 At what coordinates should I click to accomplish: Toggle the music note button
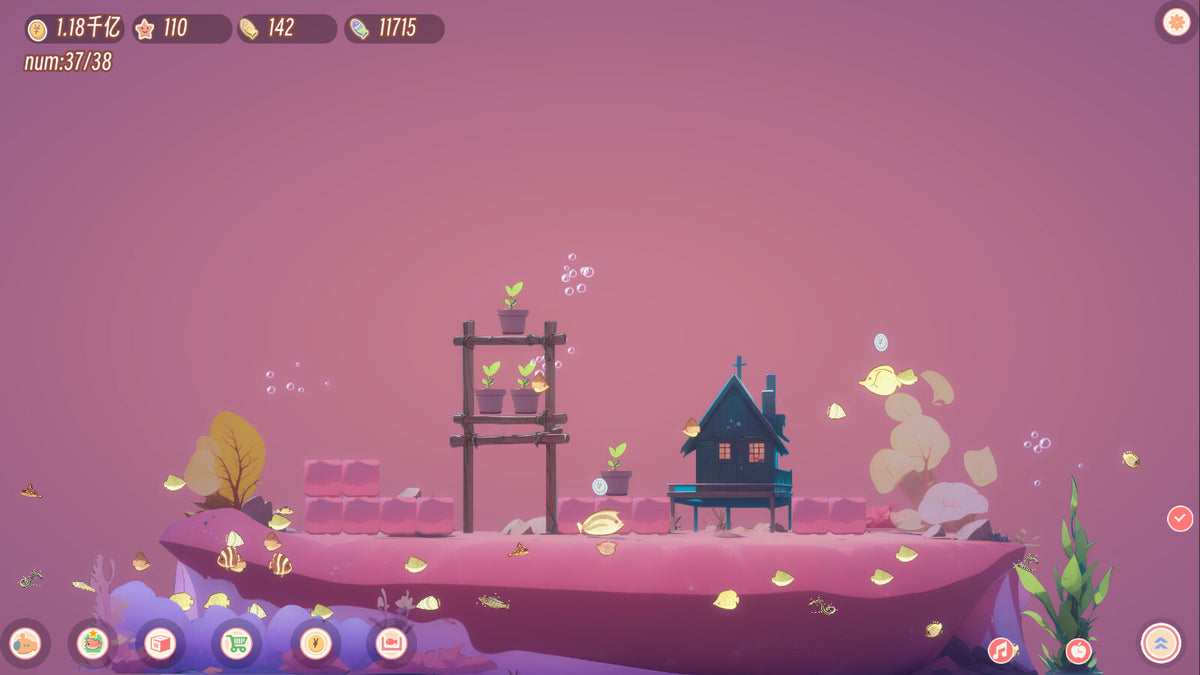tap(1001, 651)
